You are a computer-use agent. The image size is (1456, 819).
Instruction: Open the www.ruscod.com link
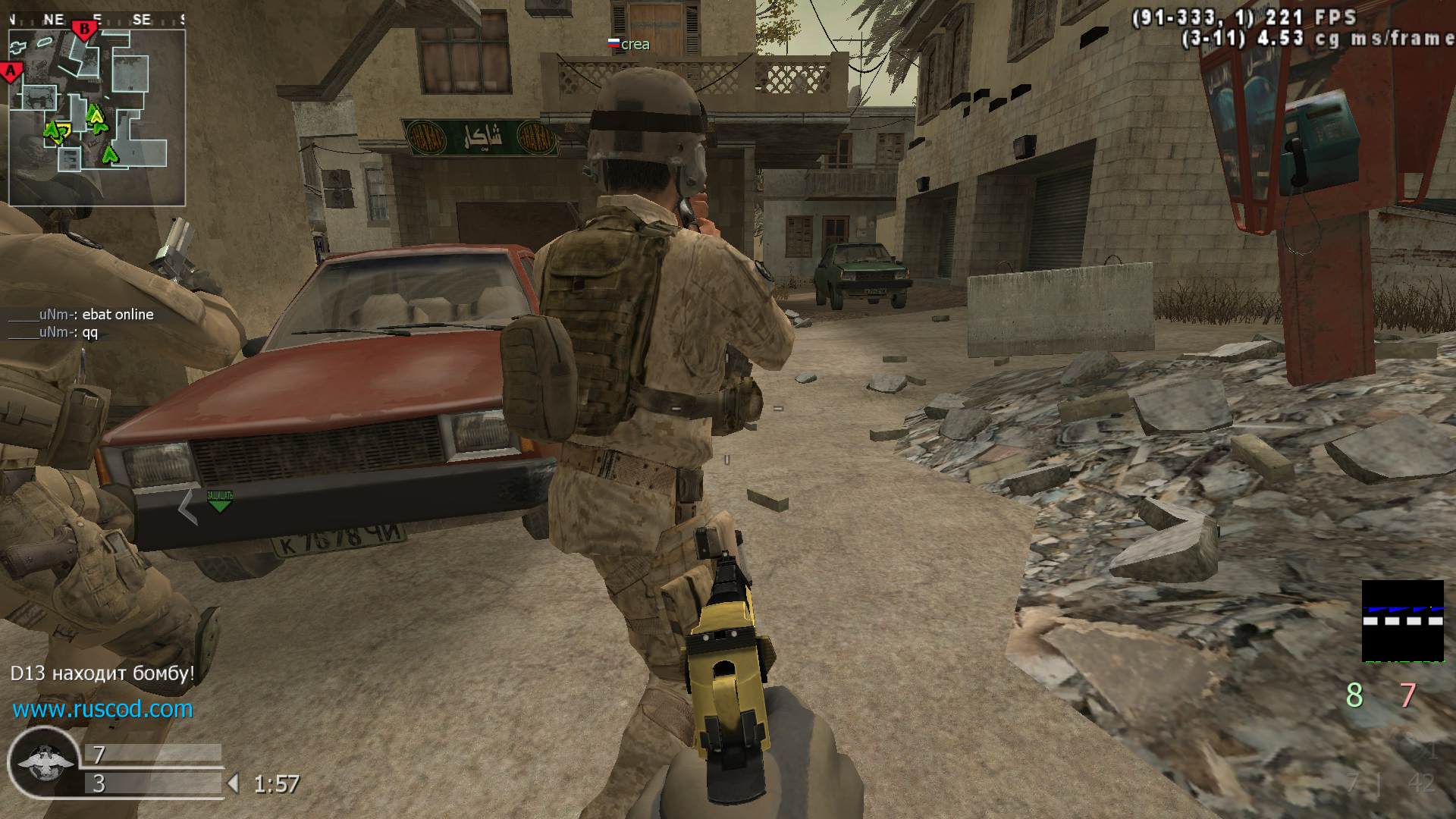coord(102,709)
